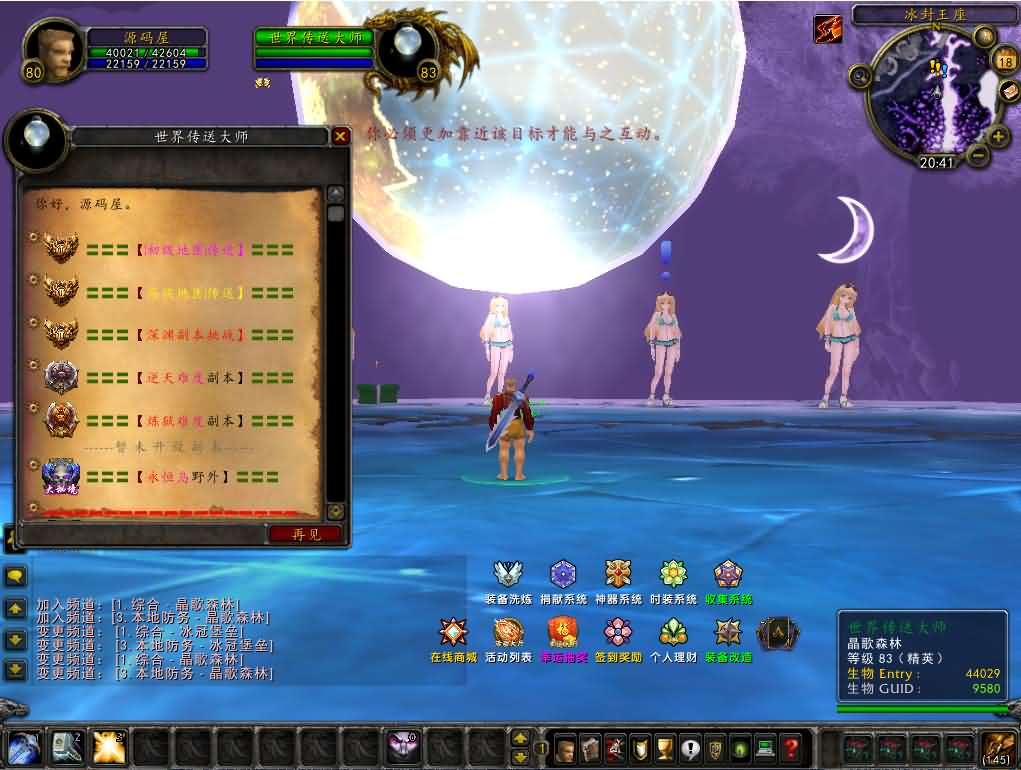
Task: Open the 神器系统 artifact system
Action: click(618, 574)
